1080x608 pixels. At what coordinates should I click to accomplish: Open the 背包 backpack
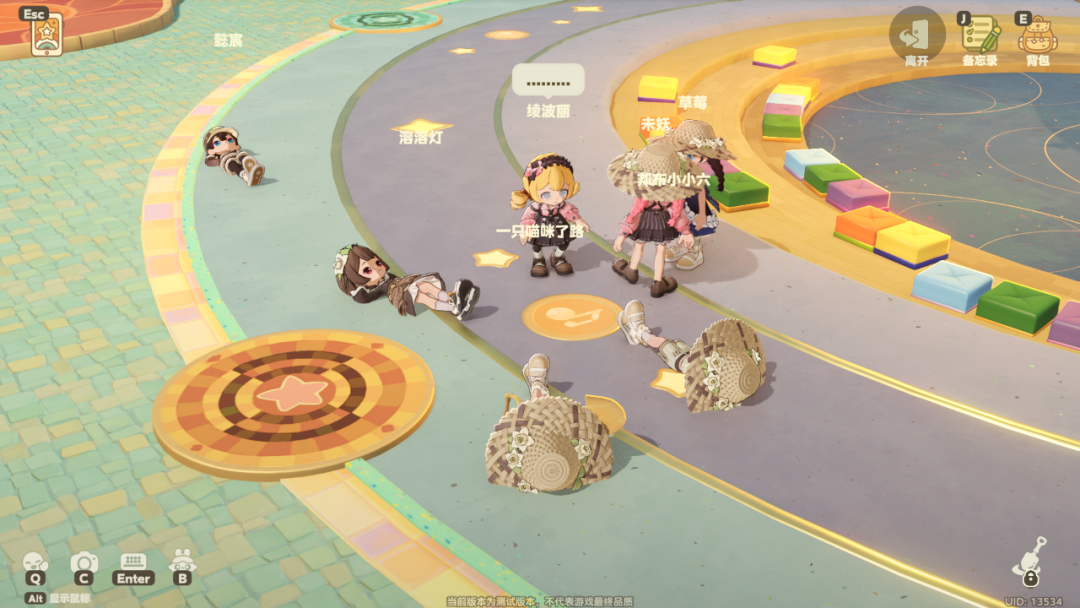pos(1037,36)
